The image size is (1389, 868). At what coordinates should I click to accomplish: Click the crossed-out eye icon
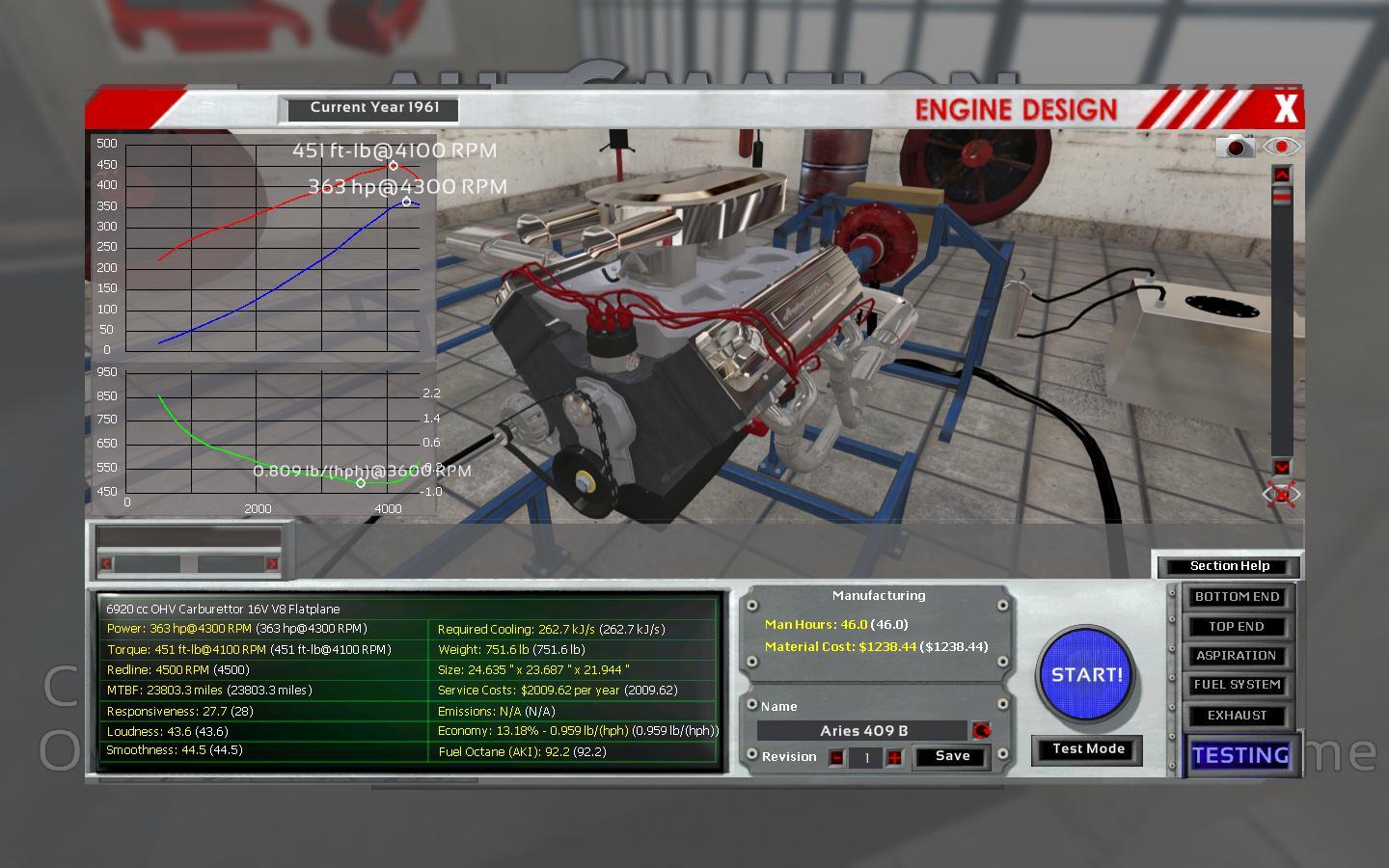coord(1281,495)
